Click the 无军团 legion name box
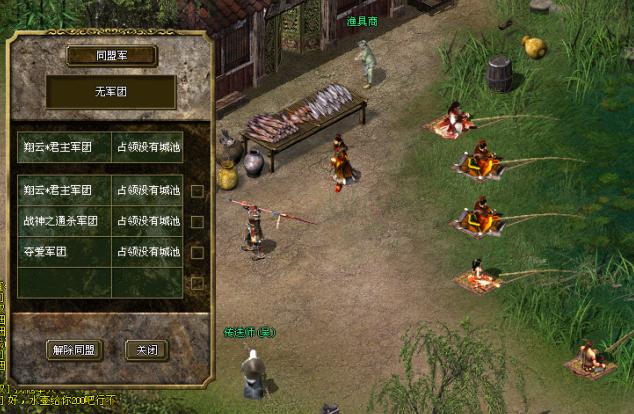 pyautogui.click(x=111, y=93)
